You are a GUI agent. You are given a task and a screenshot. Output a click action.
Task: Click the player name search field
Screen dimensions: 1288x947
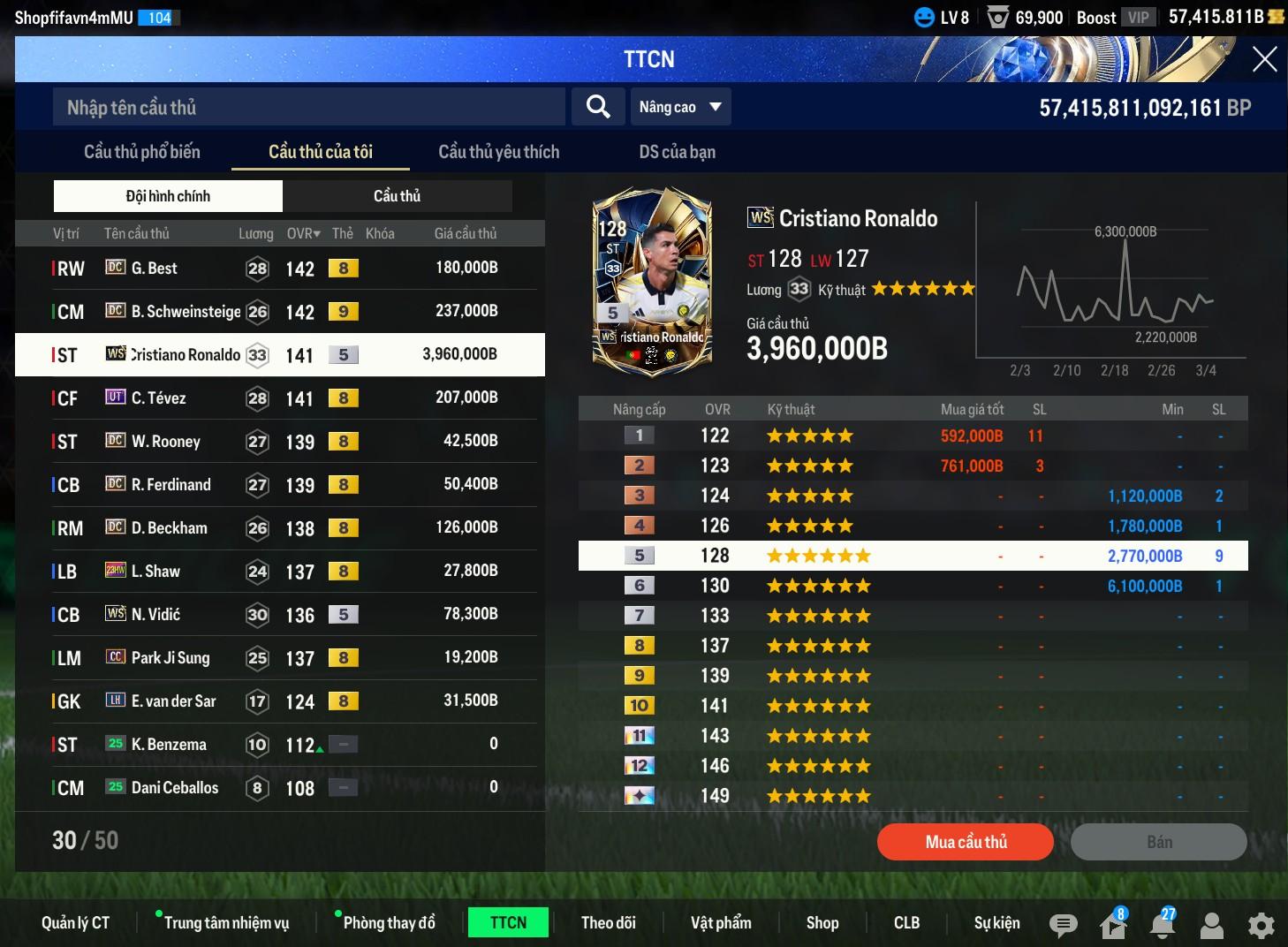309,107
